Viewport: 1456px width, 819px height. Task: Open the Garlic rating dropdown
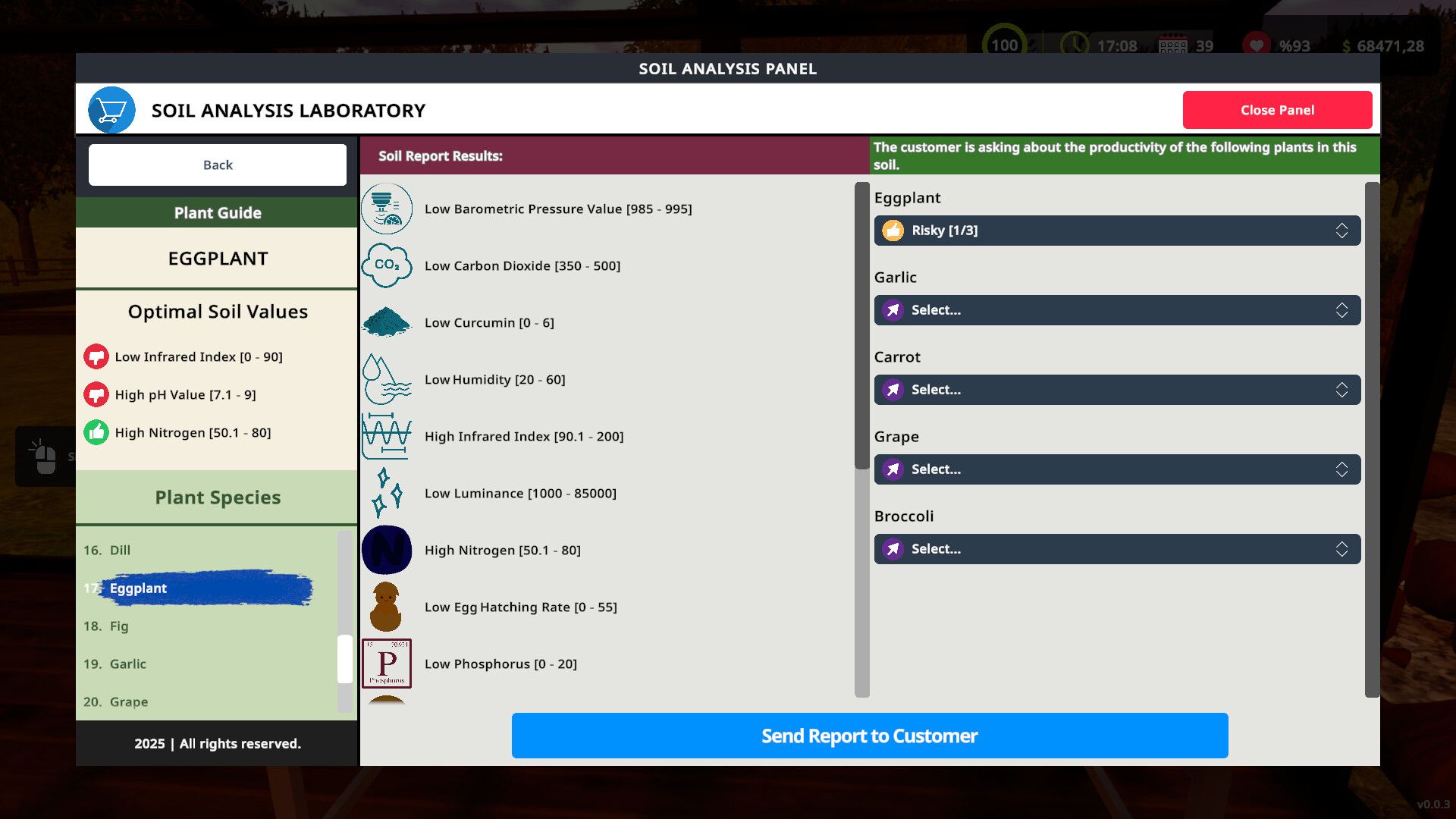[x=1116, y=310]
